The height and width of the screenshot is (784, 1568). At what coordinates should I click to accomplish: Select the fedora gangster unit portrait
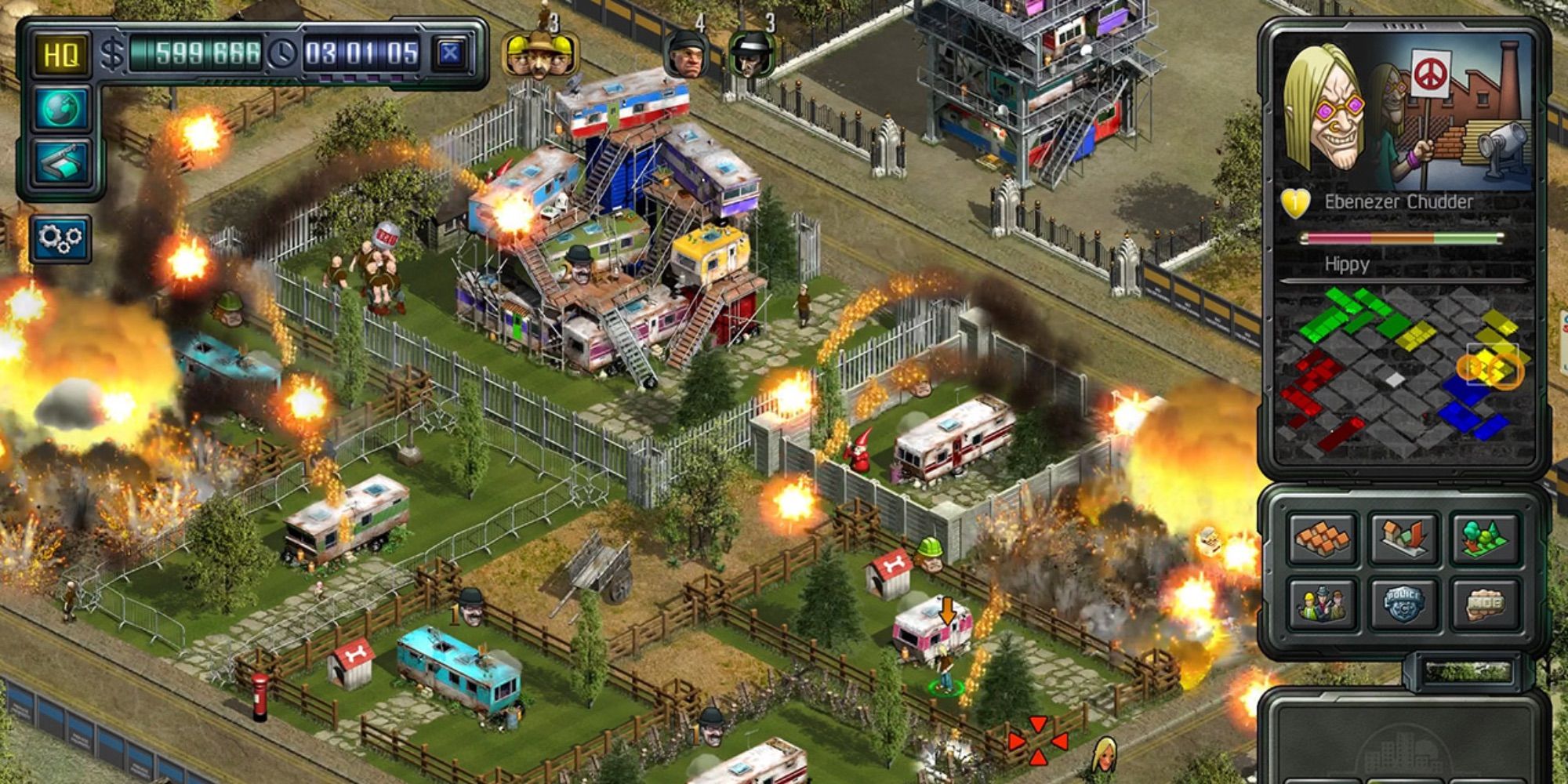pyautogui.click(x=751, y=55)
